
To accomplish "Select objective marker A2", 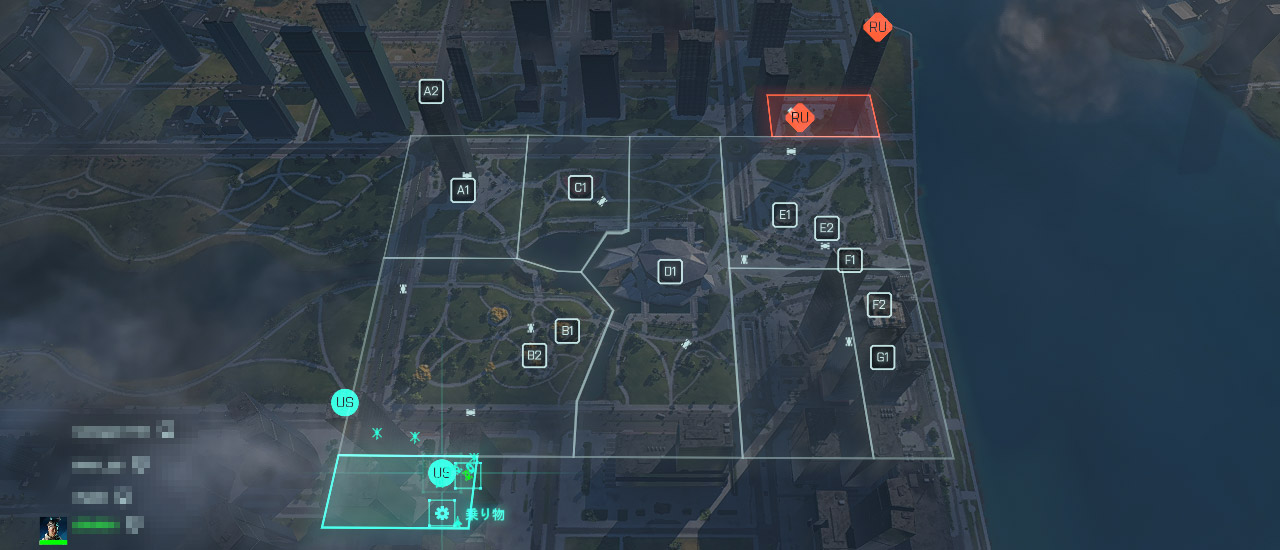I will tap(431, 92).
